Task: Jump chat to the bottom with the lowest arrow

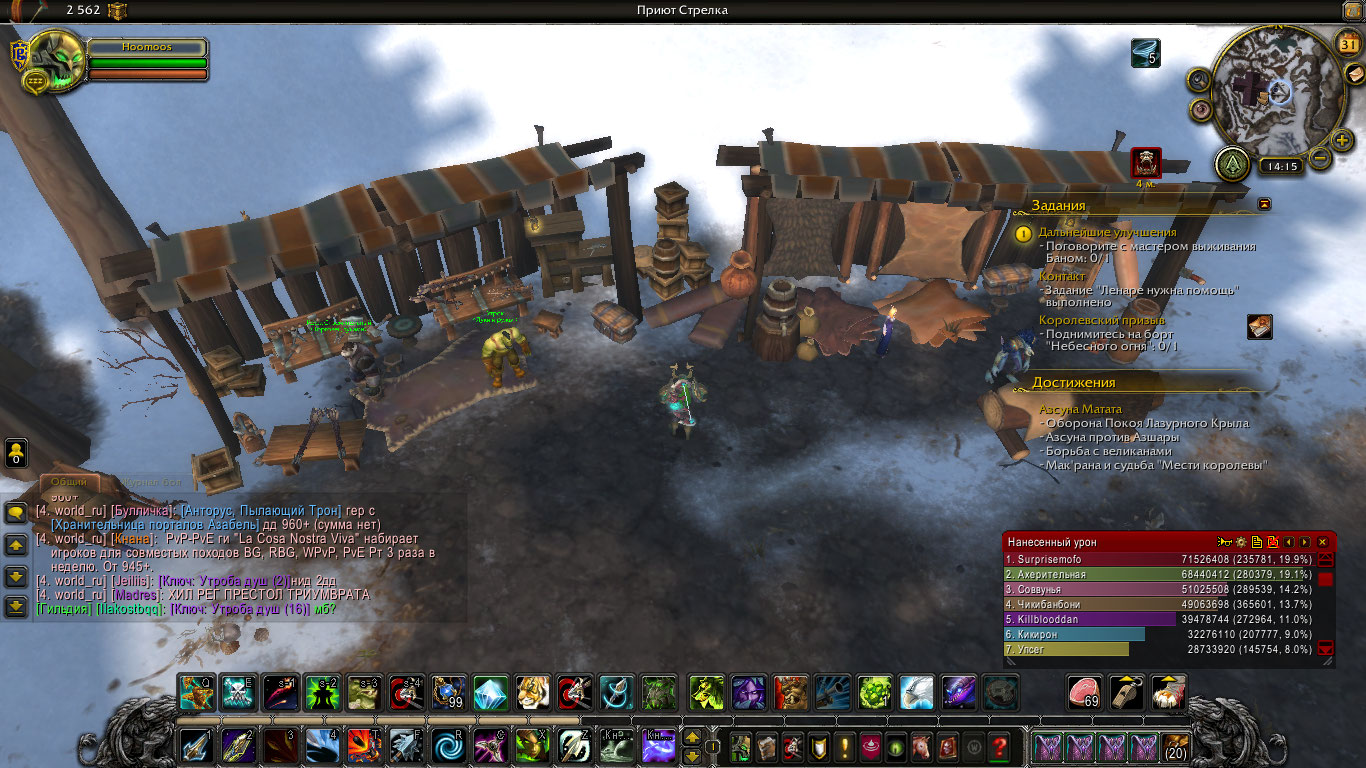Action: coord(16,606)
